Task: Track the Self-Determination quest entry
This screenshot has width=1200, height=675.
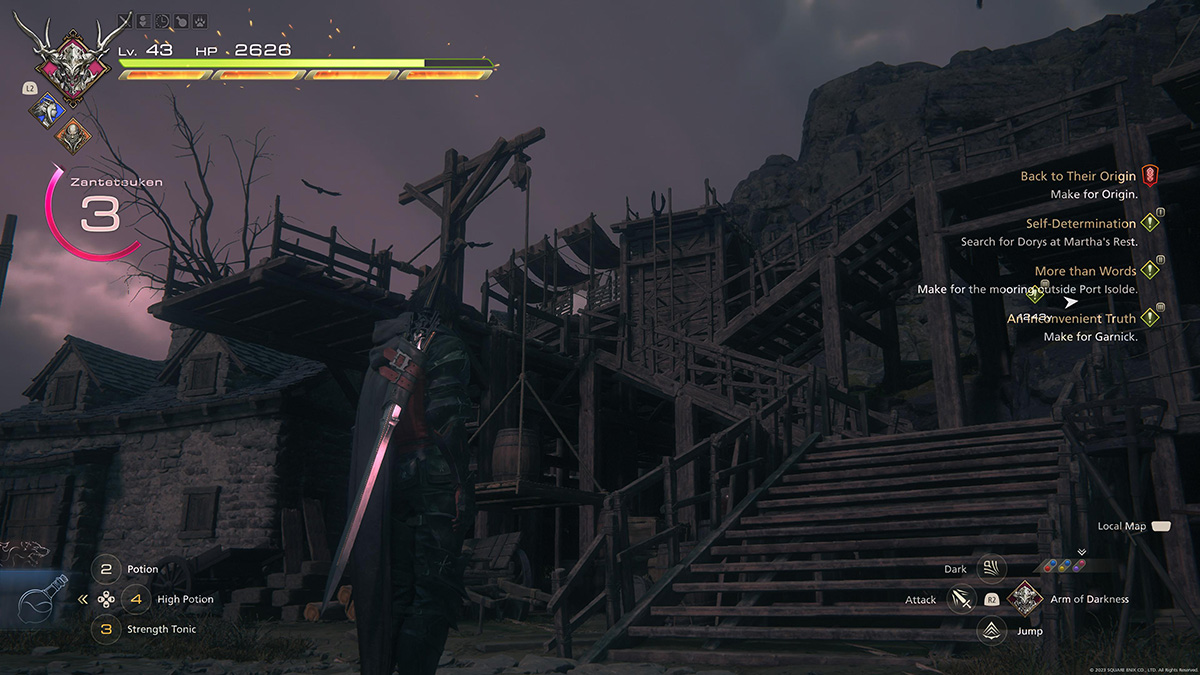Action: click(1080, 224)
